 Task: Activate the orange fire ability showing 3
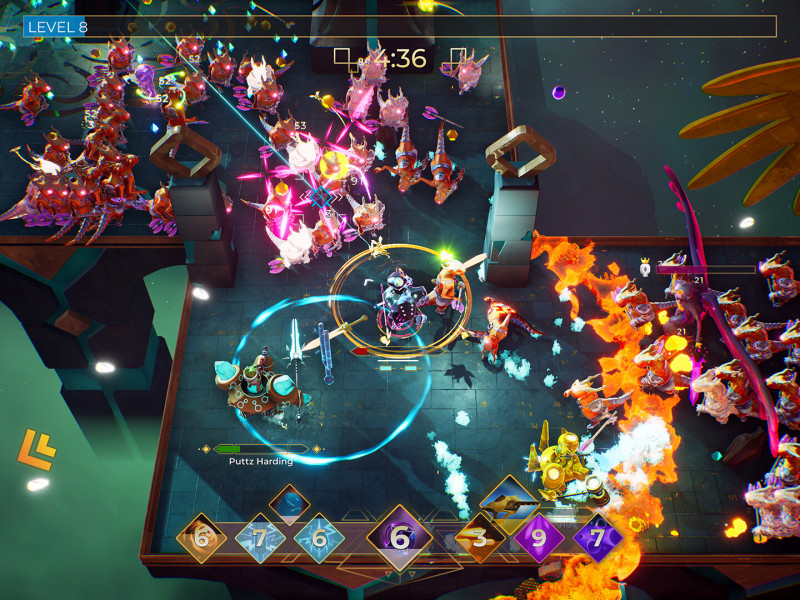tap(480, 539)
